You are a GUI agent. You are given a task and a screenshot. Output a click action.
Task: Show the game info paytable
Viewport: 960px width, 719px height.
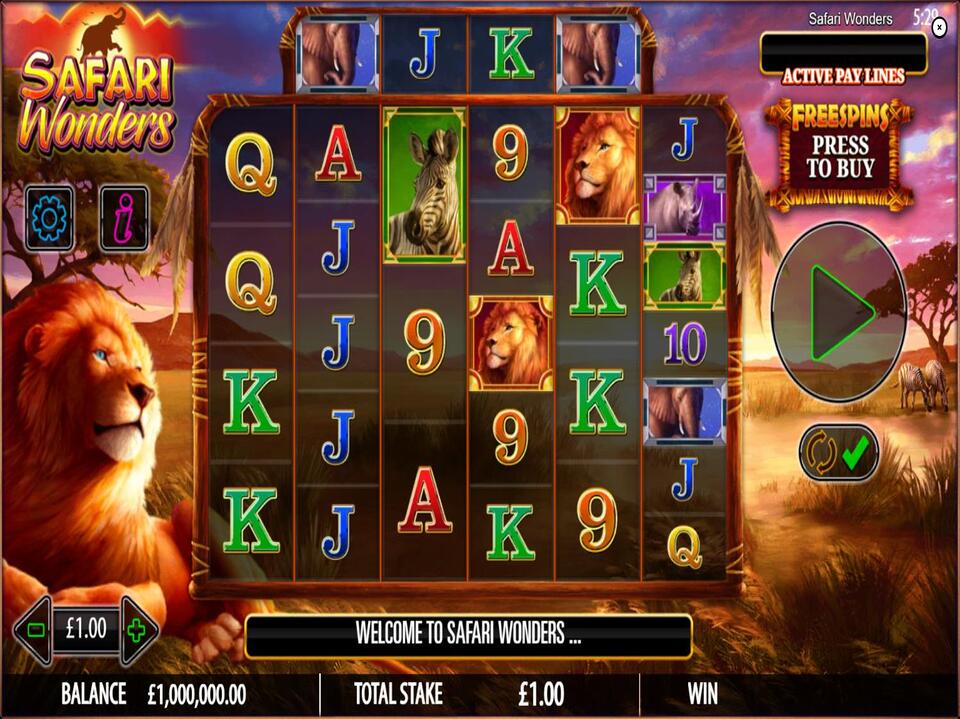(124, 217)
